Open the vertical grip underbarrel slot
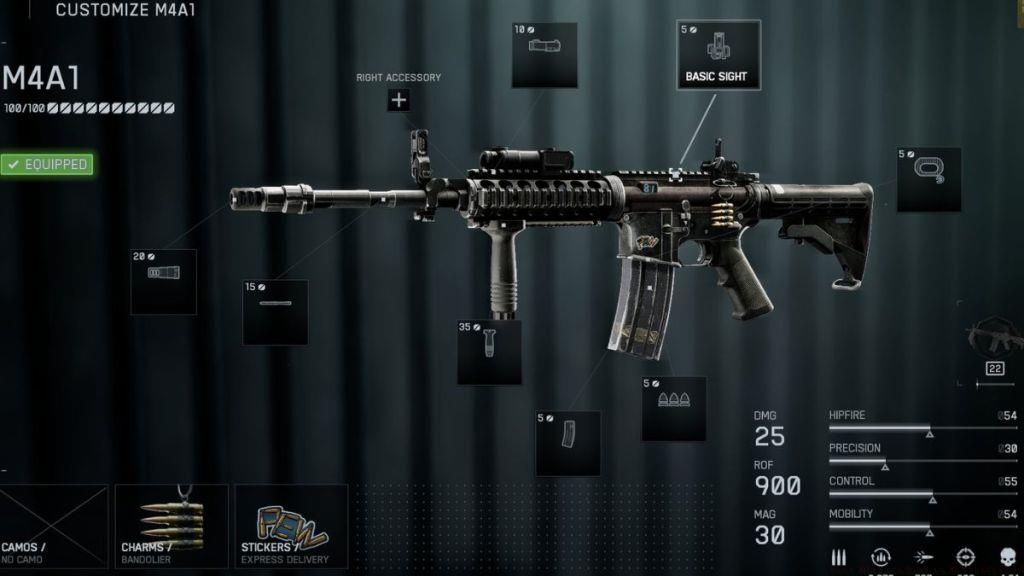Viewport: 1024px width, 576px height. point(489,352)
